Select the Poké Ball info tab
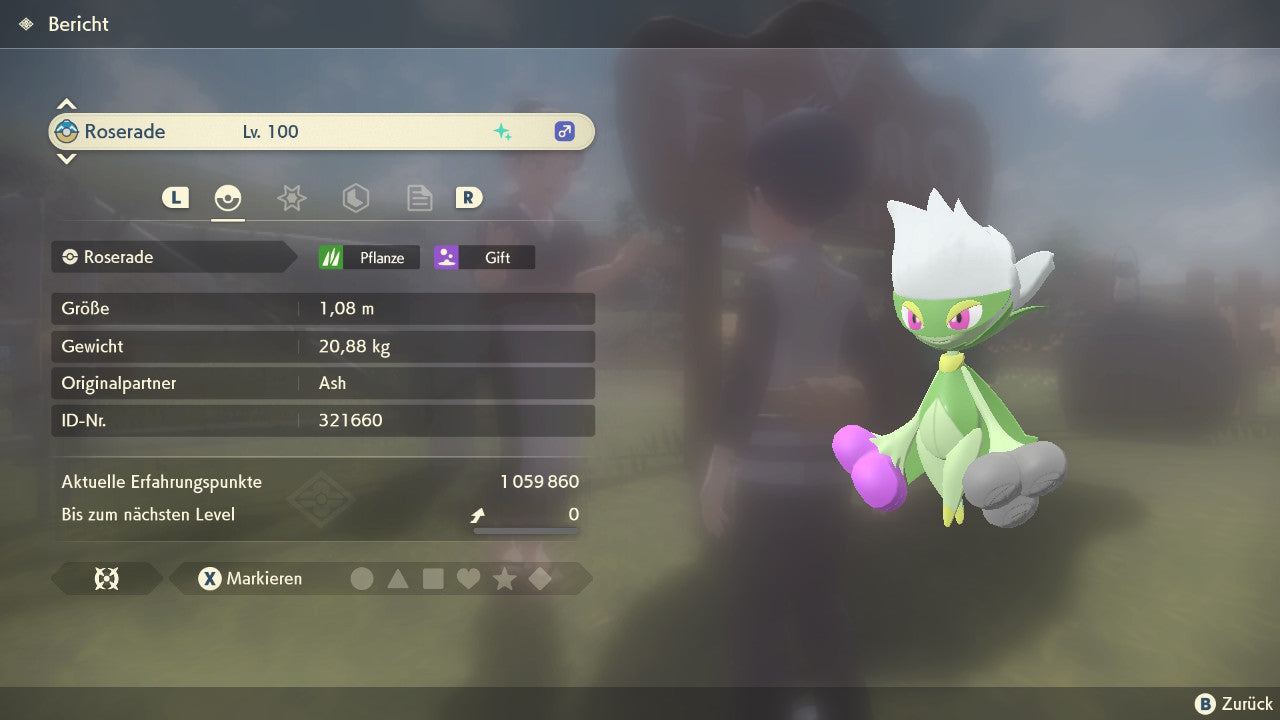Image resolution: width=1280 pixels, height=720 pixels. tap(228, 198)
